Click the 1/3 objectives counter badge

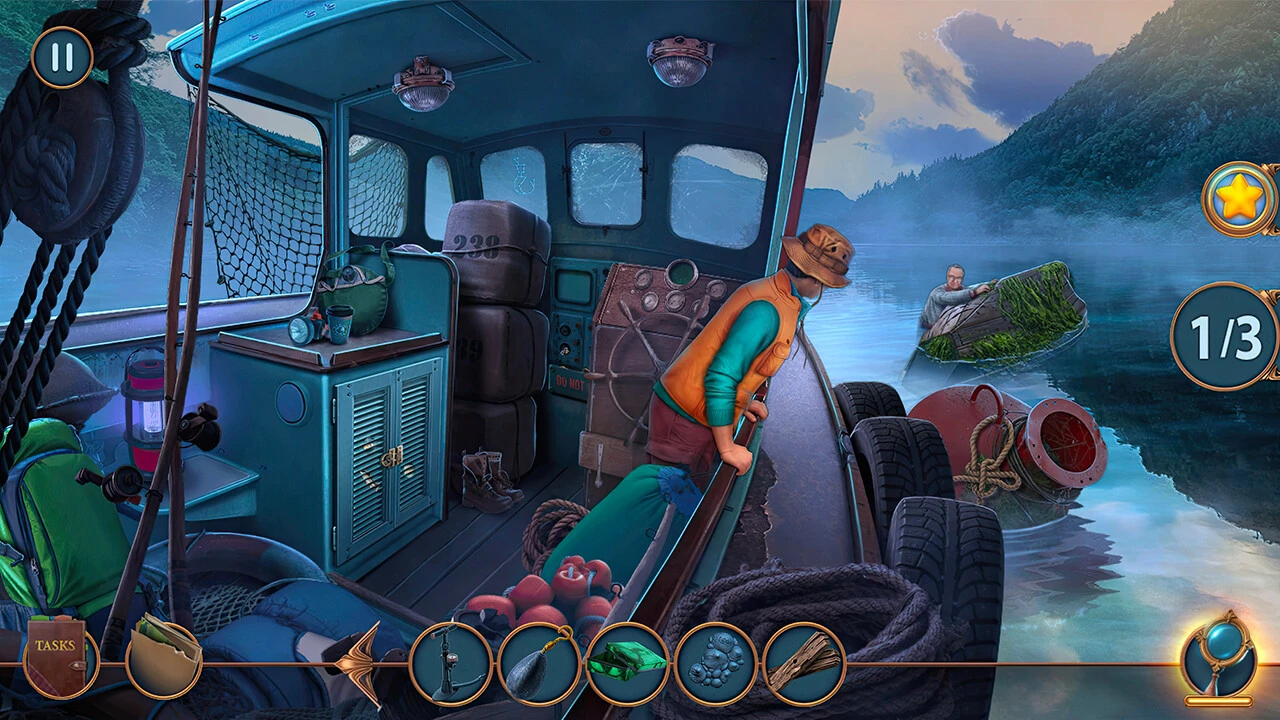[1224, 336]
